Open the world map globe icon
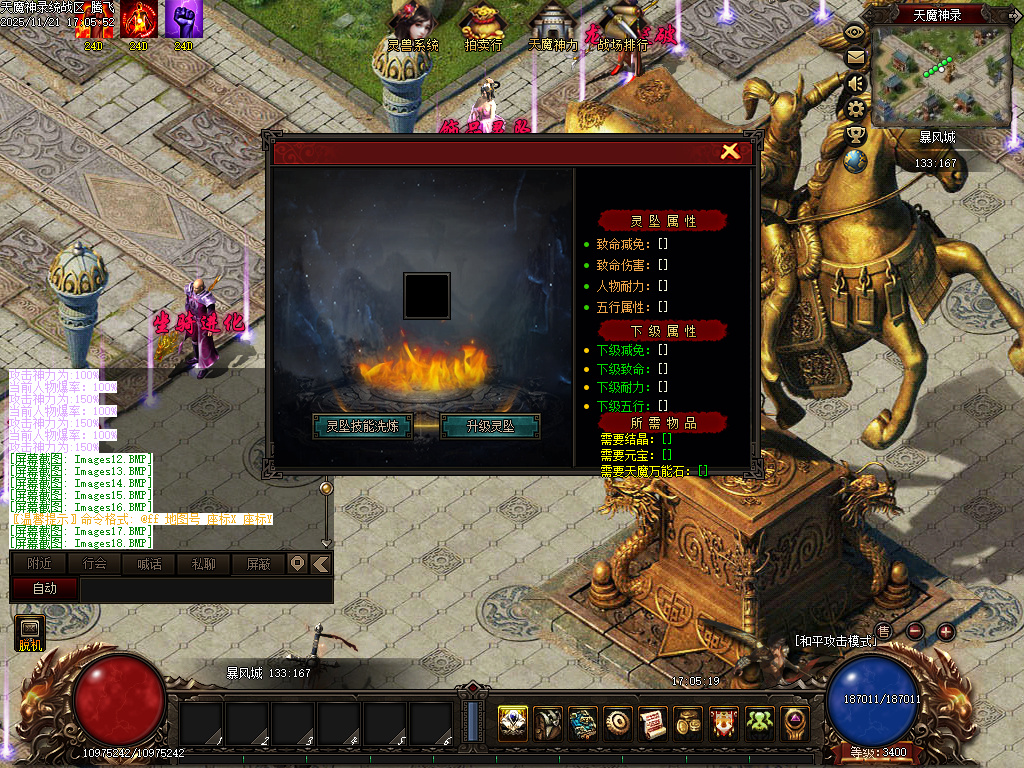The height and width of the screenshot is (768, 1024). tap(855, 160)
